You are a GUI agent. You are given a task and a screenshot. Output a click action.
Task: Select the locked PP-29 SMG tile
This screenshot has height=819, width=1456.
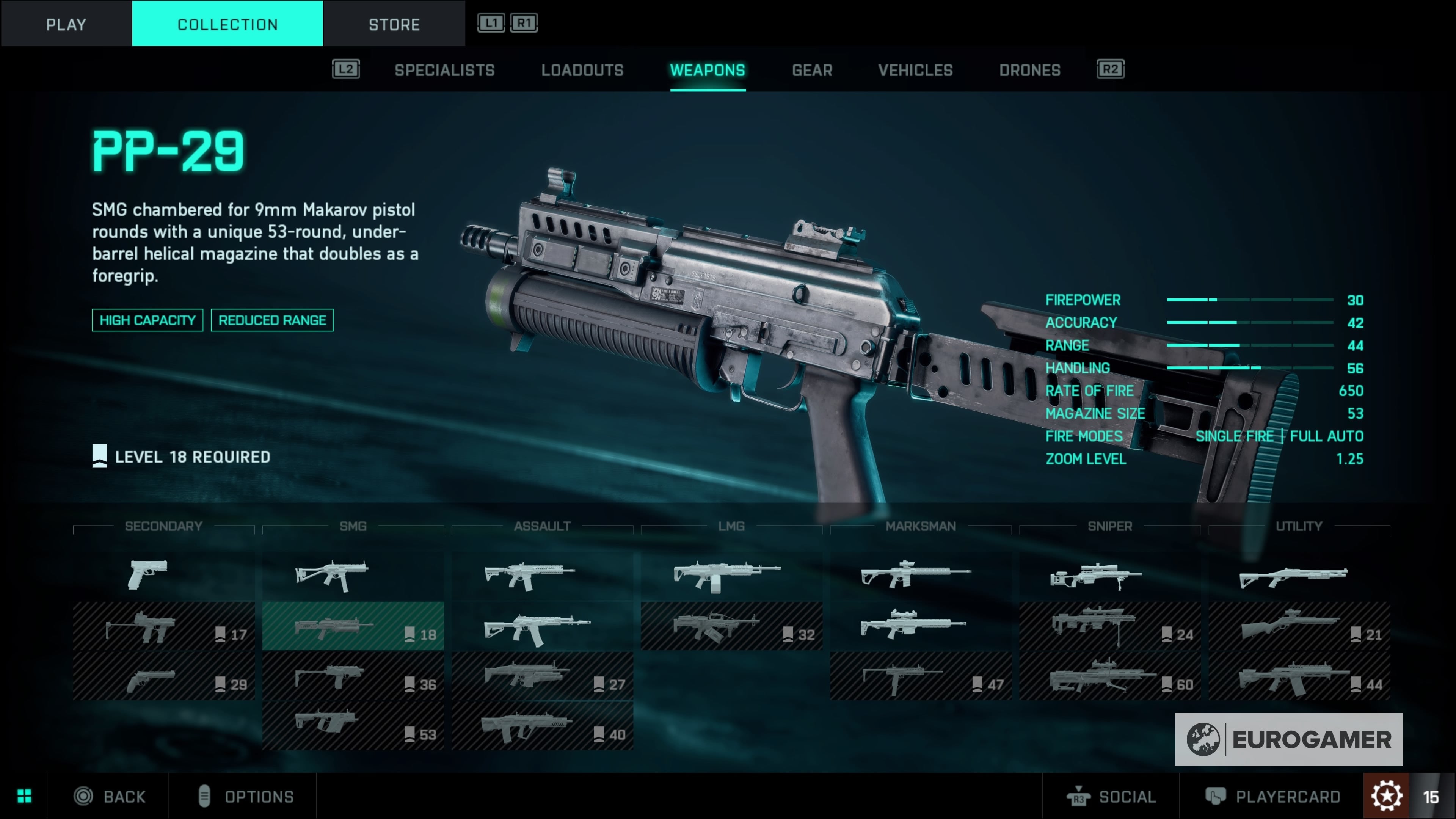353,626
